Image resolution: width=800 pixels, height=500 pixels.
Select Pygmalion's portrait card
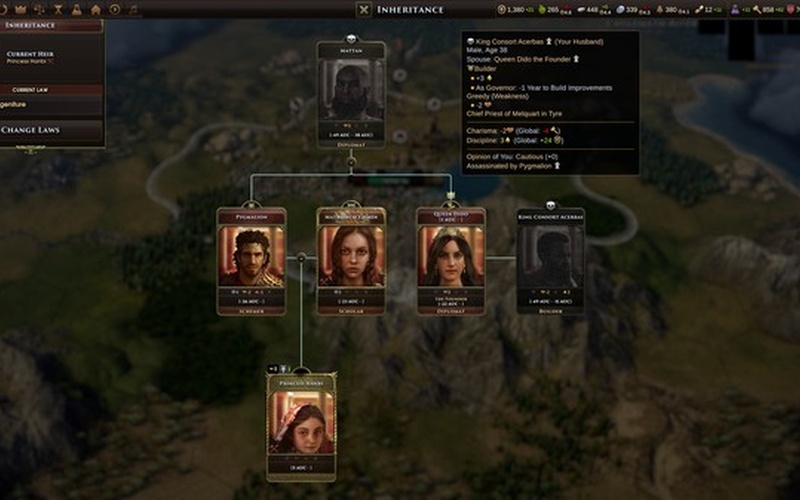coord(251,260)
